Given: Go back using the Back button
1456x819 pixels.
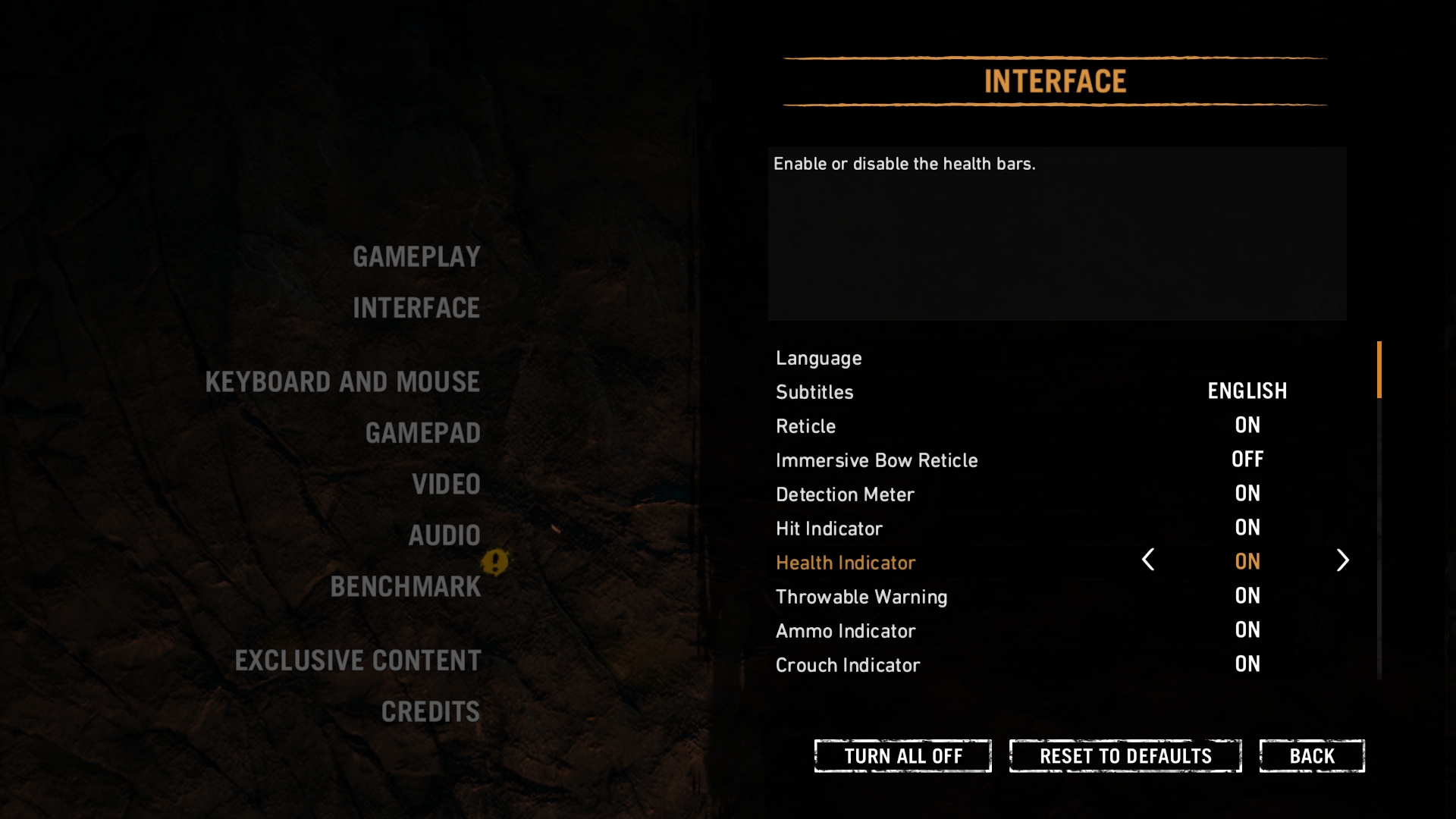Looking at the screenshot, I should click(1312, 756).
